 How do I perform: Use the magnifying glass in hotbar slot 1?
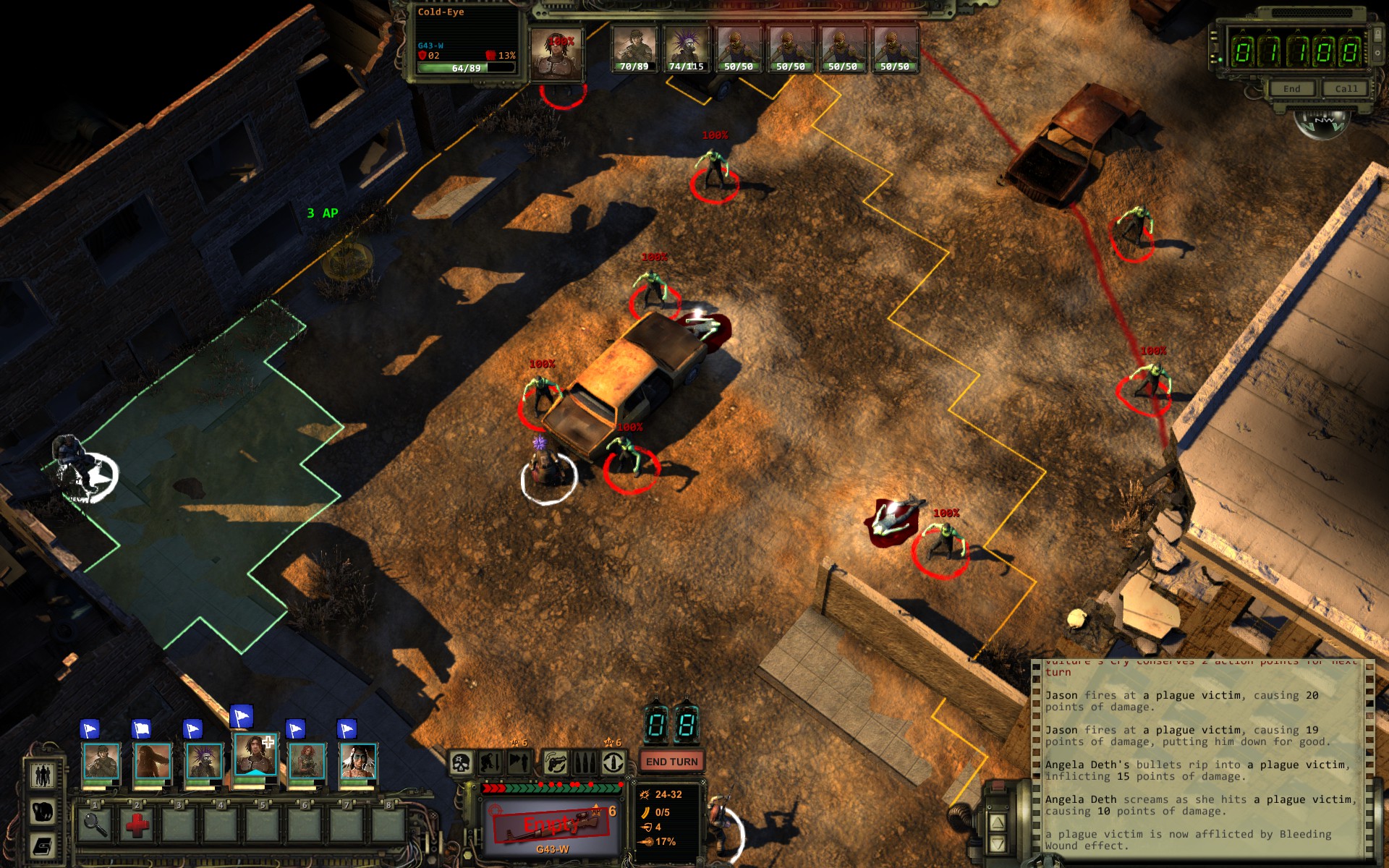tap(95, 824)
